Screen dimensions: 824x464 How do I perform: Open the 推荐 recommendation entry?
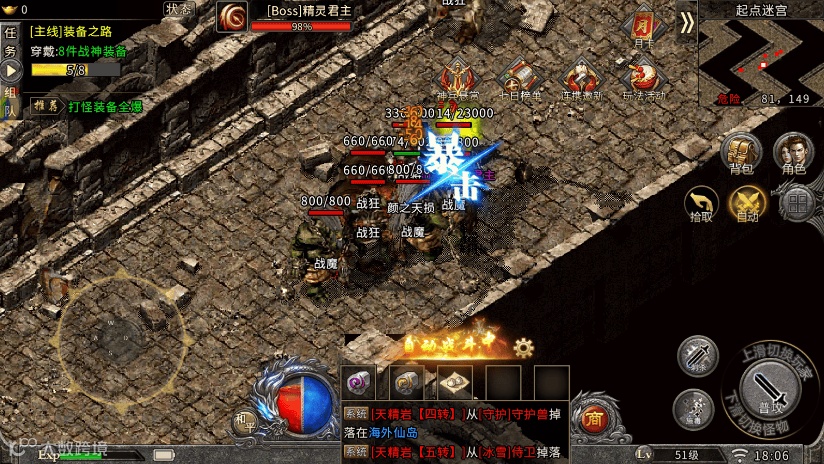tap(43, 105)
